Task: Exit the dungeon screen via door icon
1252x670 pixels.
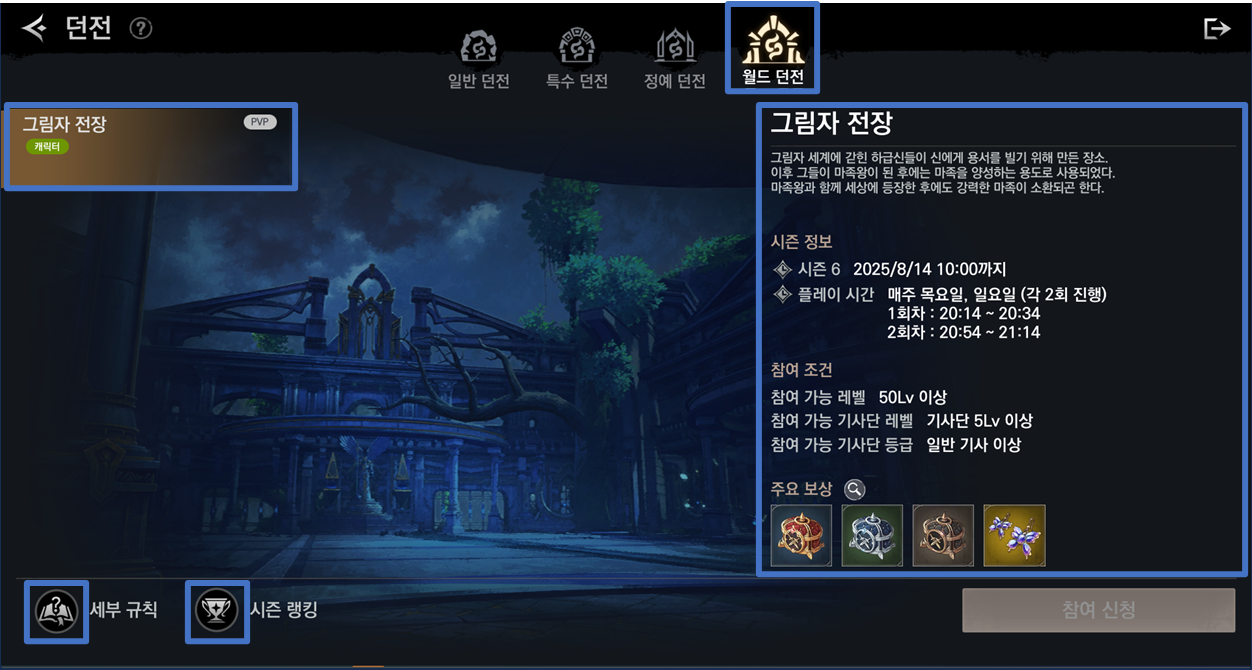Action: tap(1216, 28)
